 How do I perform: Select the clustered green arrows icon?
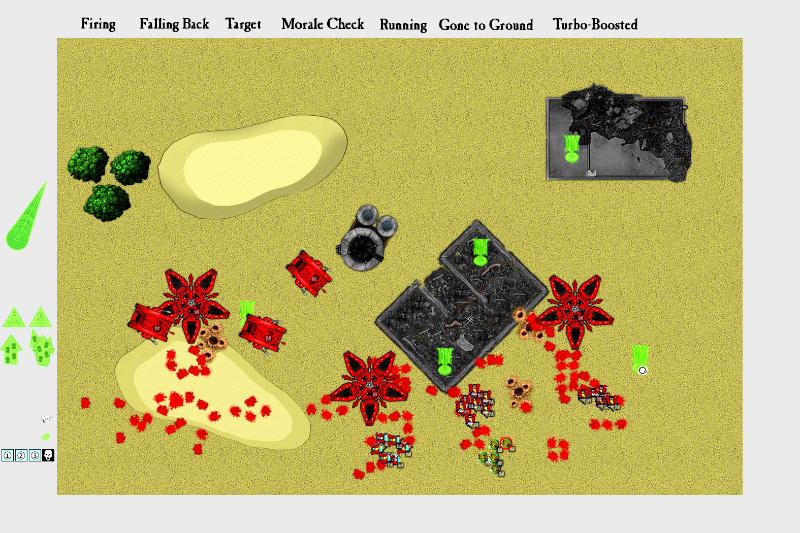pos(41,348)
